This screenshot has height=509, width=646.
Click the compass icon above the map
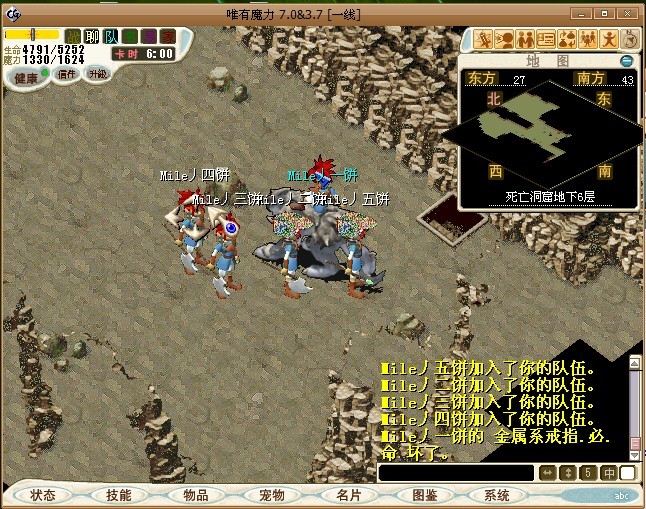(x=631, y=39)
